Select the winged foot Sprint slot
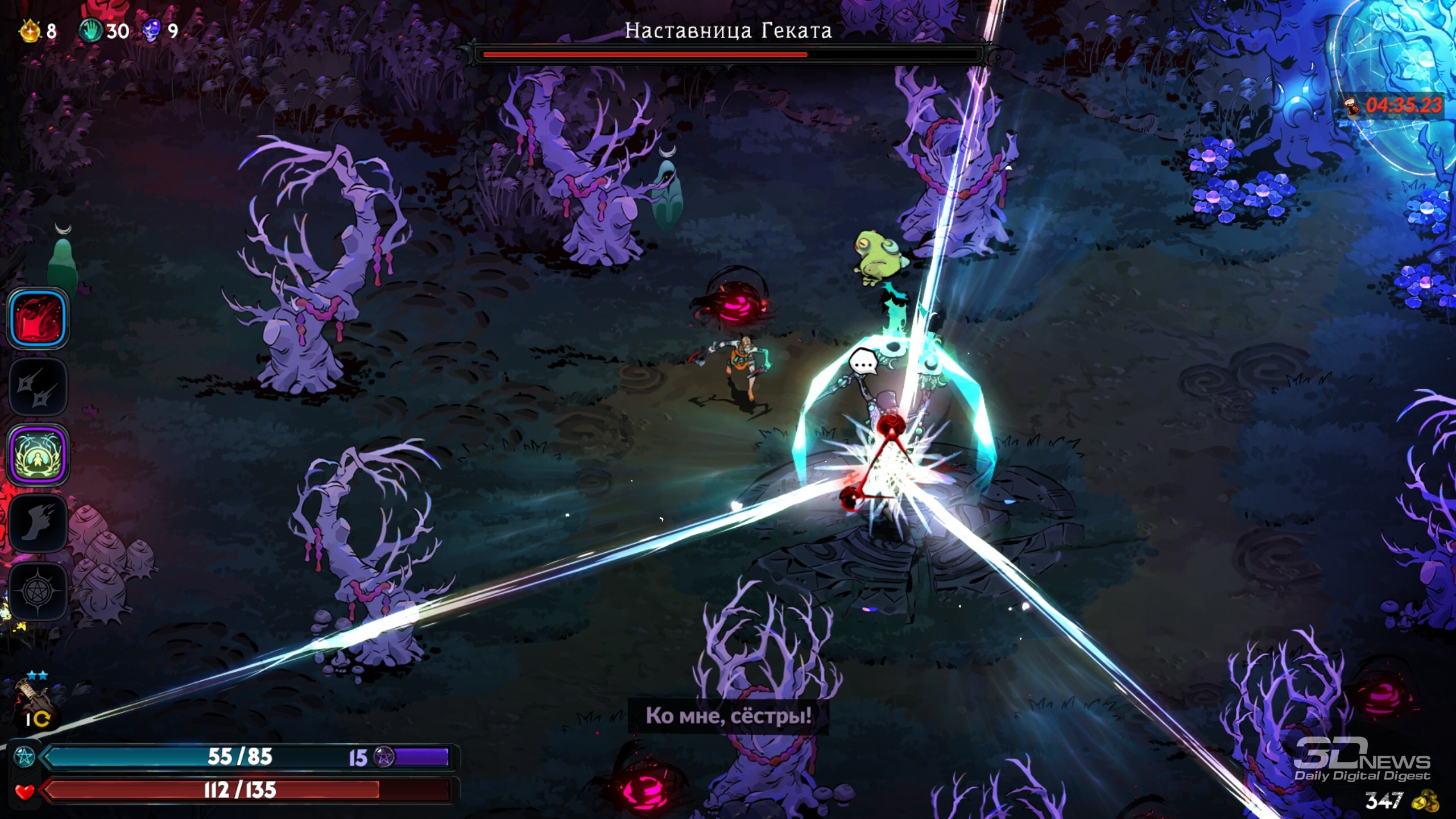The height and width of the screenshot is (819, 1456). [38, 523]
